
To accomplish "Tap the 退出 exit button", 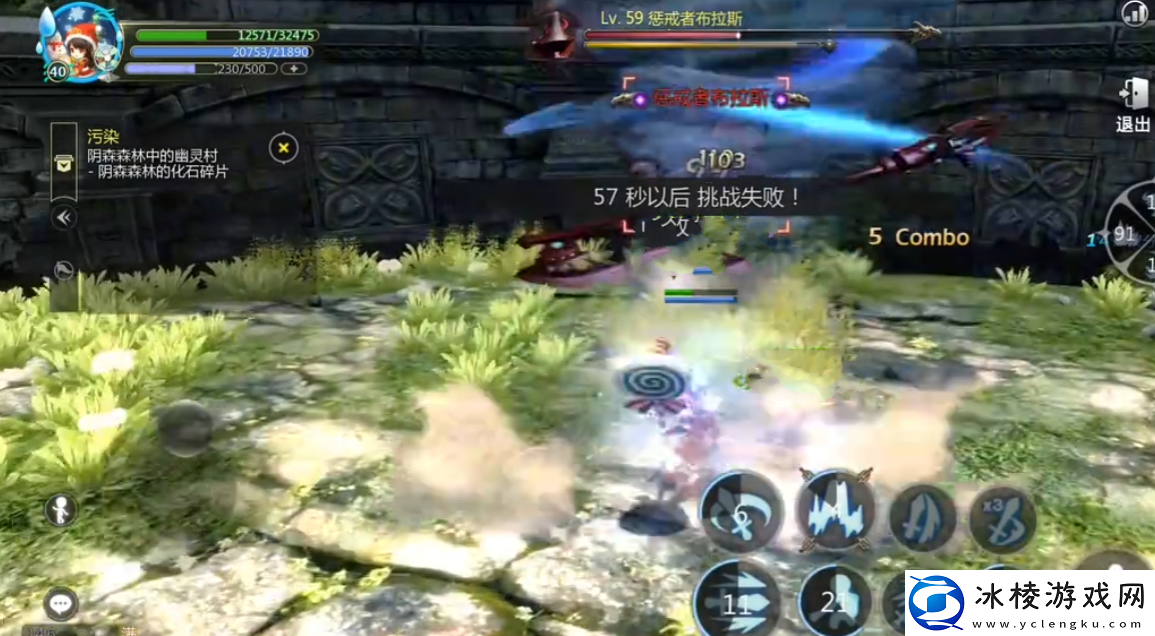I will pos(1133,103).
